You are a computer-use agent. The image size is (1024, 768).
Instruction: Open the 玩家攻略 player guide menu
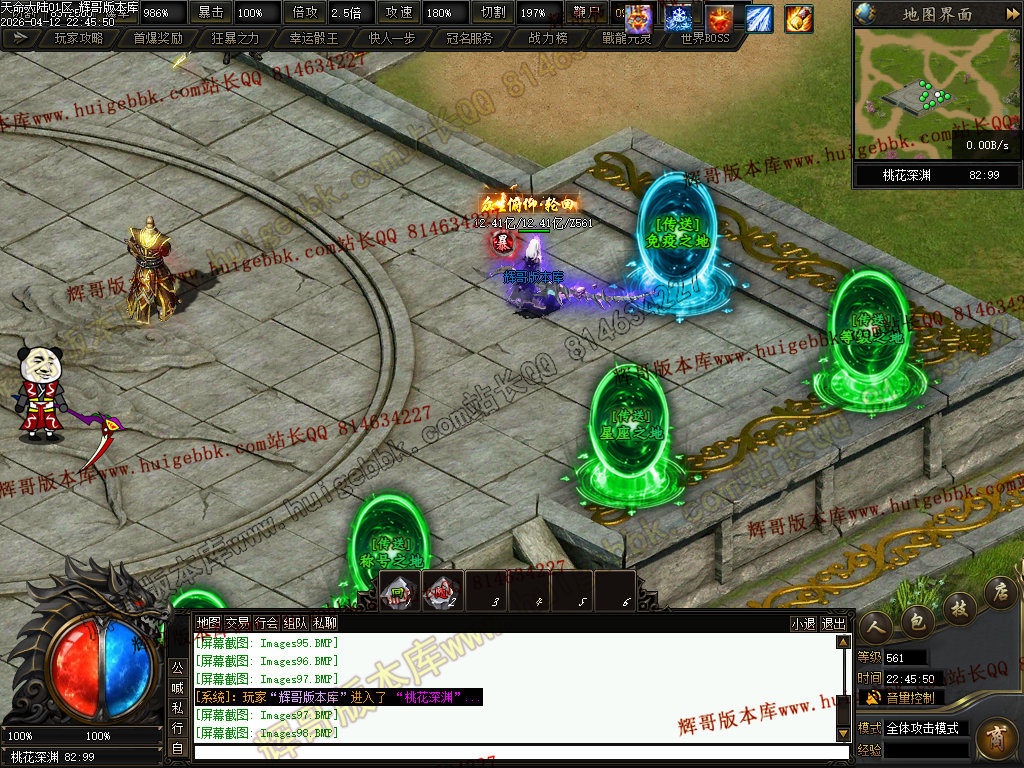pos(78,38)
